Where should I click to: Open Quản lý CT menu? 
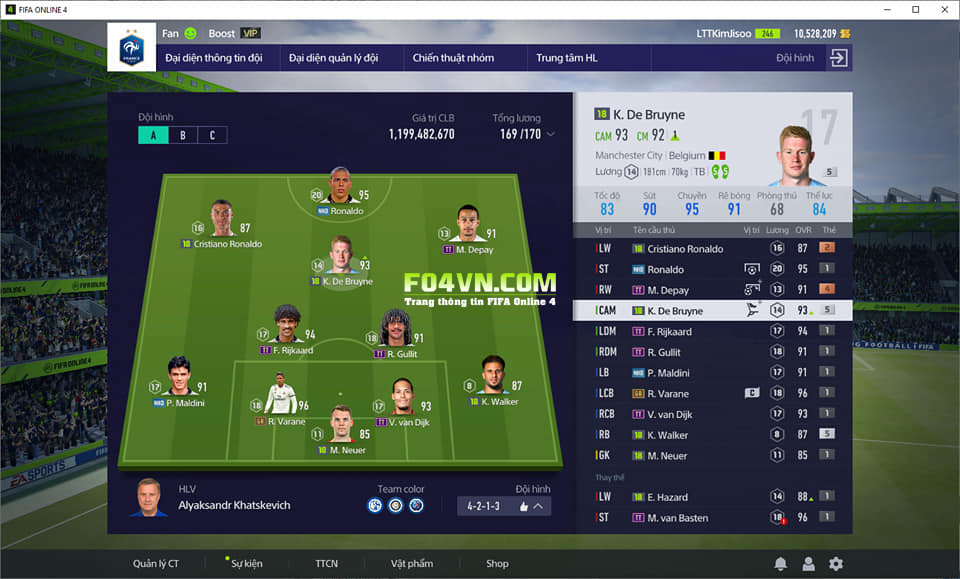tap(156, 563)
